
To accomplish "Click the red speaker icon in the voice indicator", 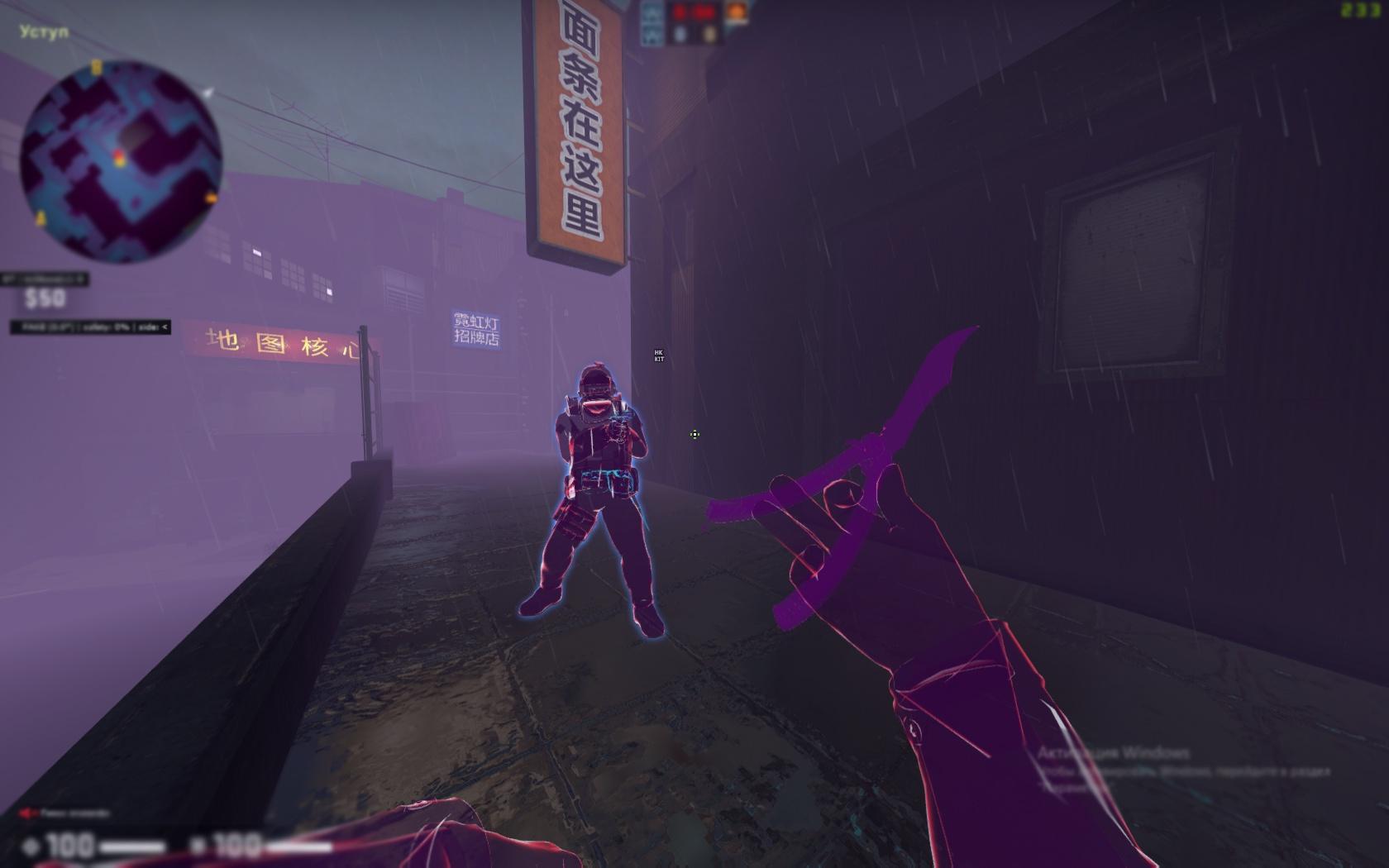I will point(26,811).
